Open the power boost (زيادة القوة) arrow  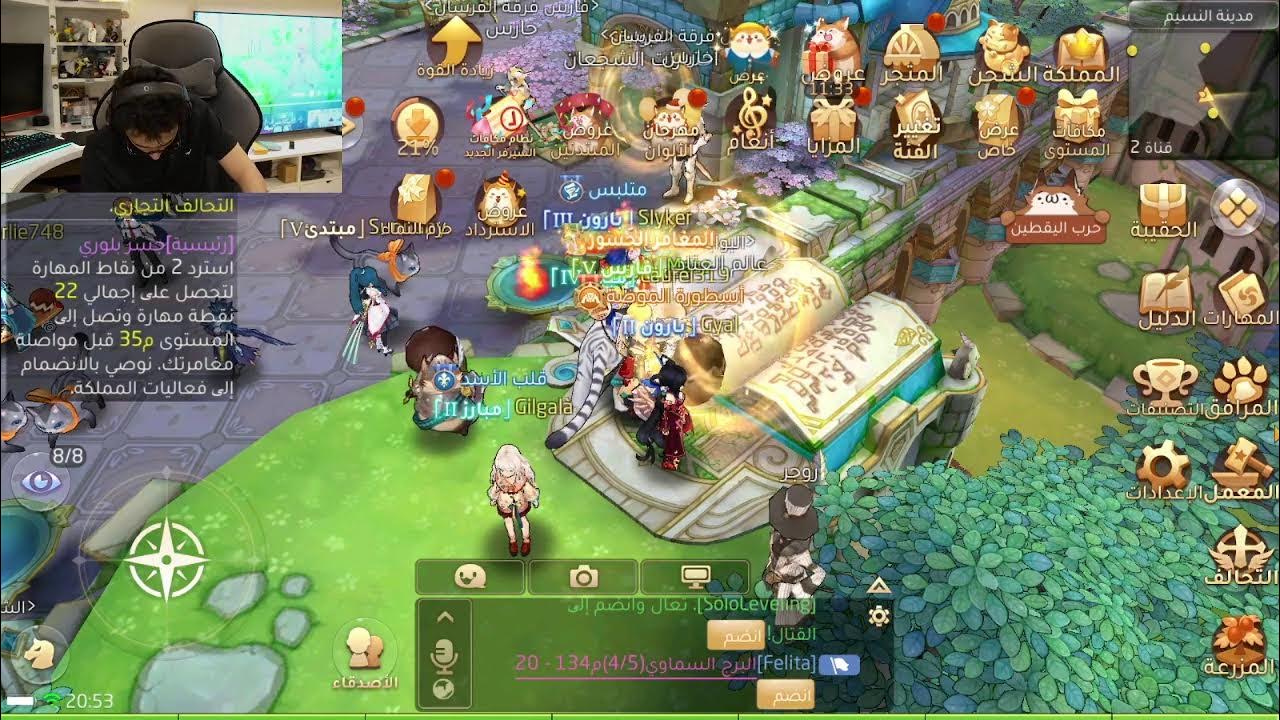click(455, 45)
